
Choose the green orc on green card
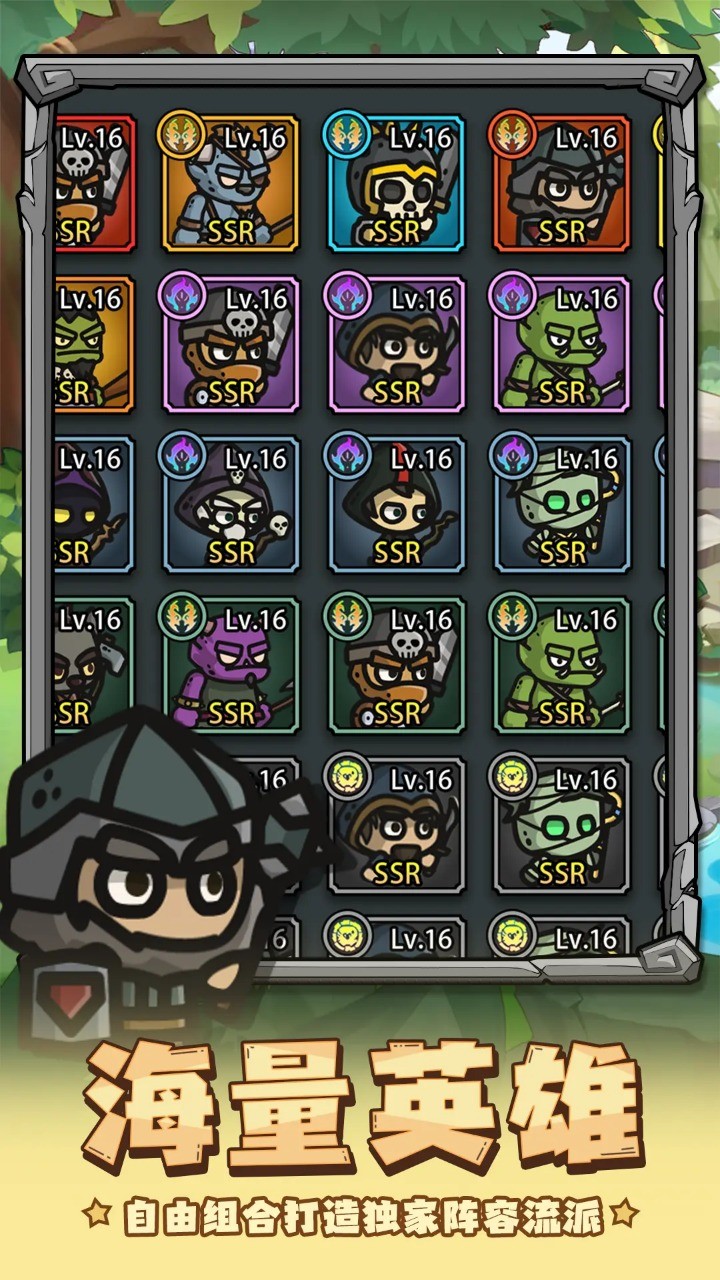(x=561, y=665)
